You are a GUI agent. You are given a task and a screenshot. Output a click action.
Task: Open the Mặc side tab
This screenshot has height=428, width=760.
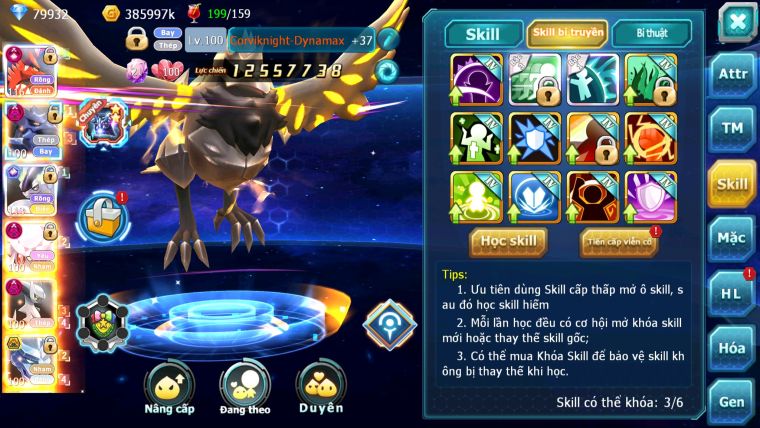732,238
